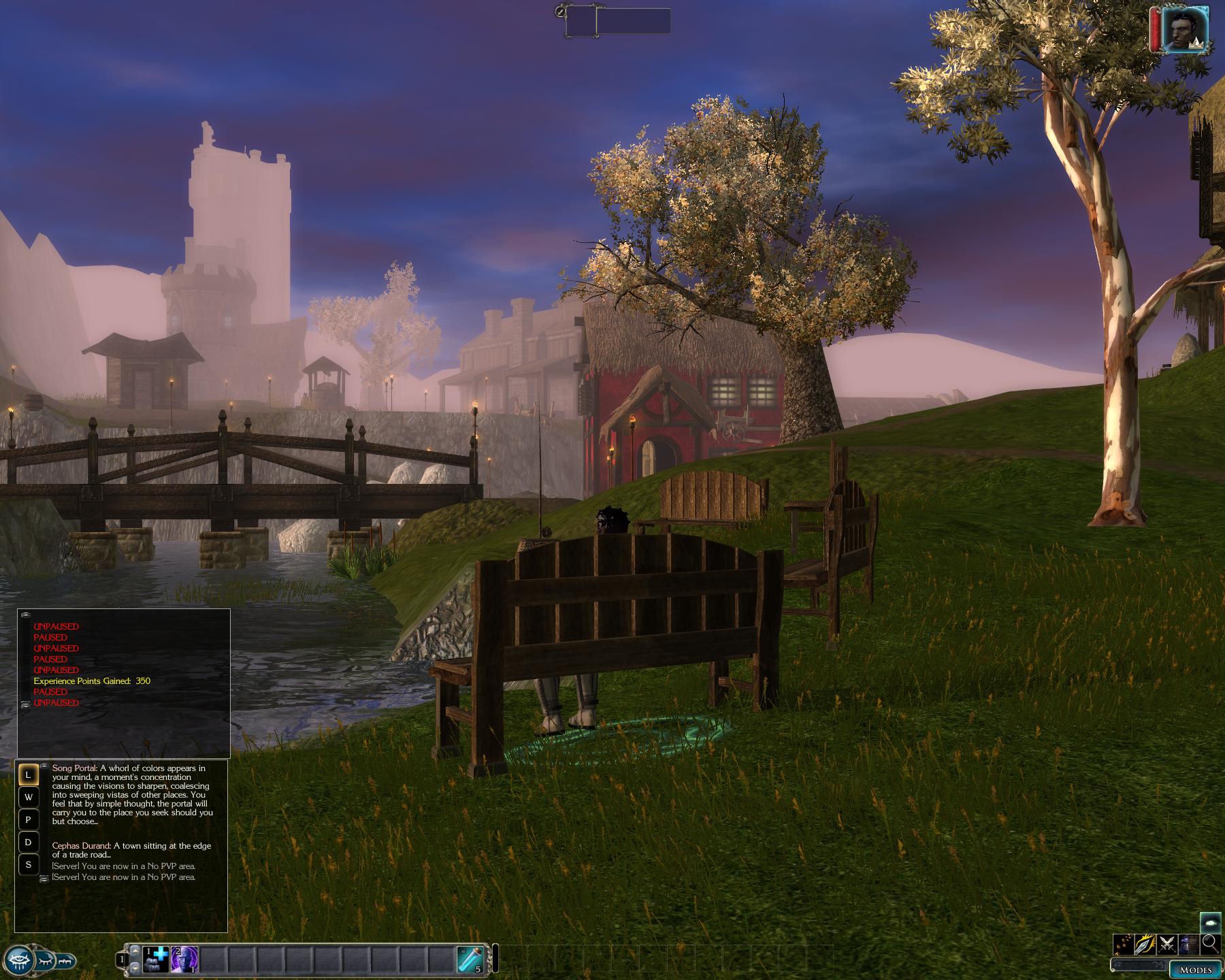
Task: Select the L chat channel tab
Action: pos(28,775)
